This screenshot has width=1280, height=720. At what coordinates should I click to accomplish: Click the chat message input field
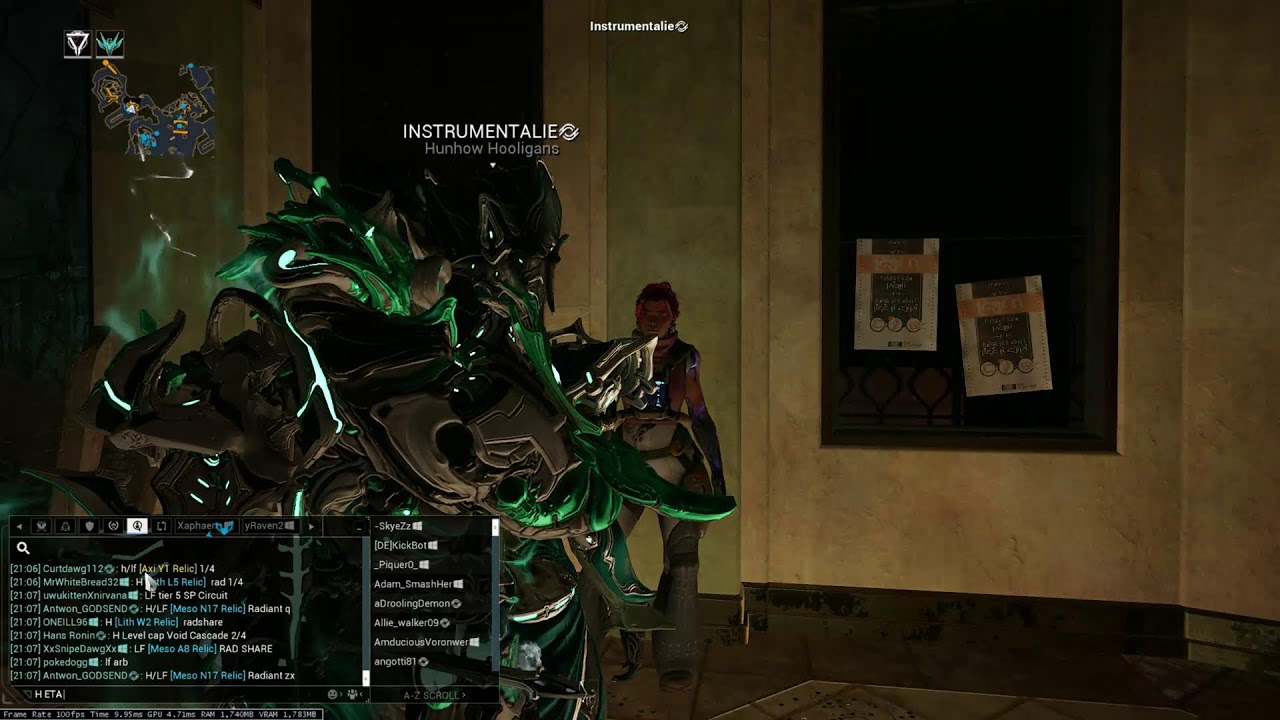(150, 696)
